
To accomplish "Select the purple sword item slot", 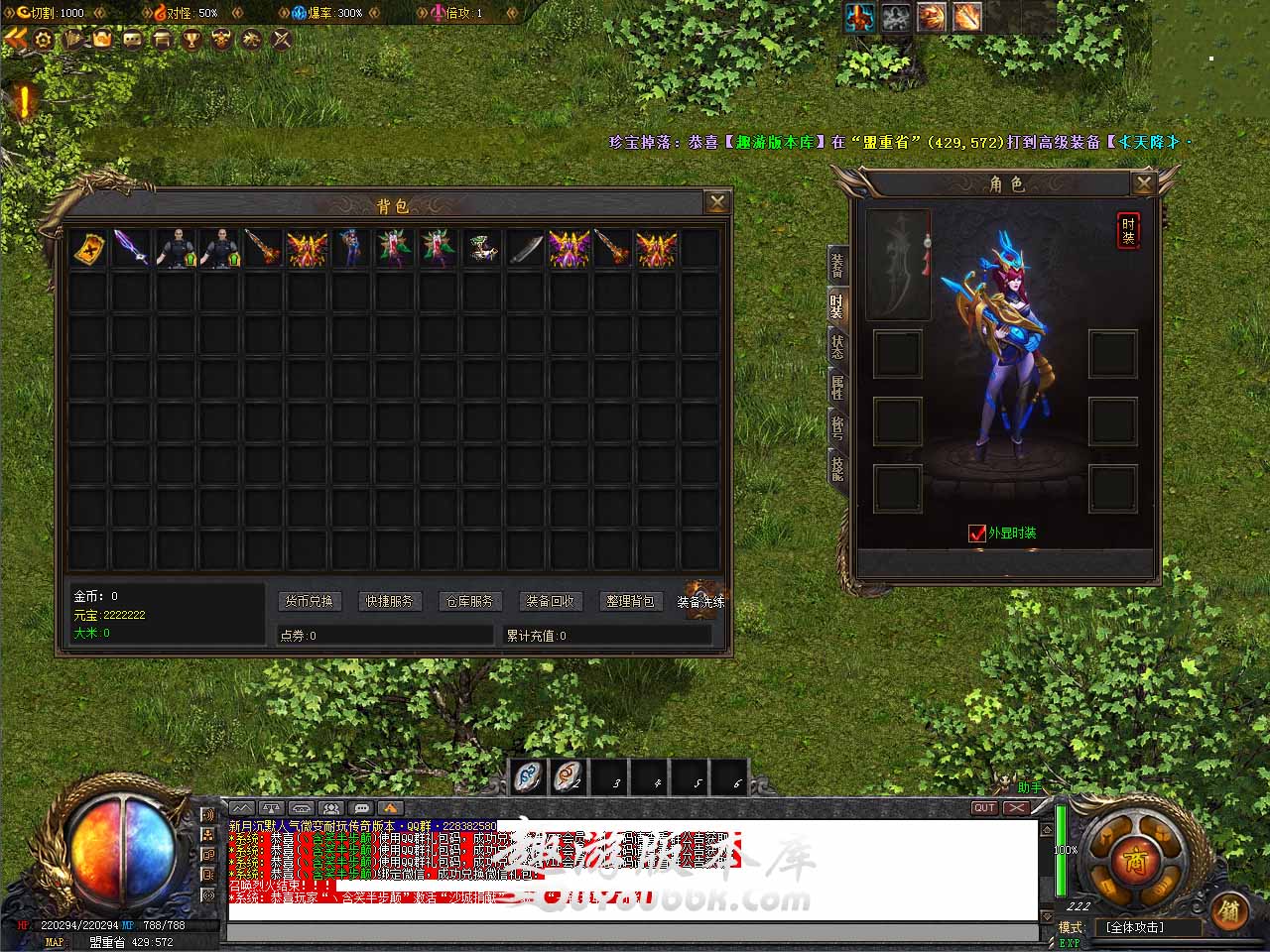I will [x=131, y=248].
